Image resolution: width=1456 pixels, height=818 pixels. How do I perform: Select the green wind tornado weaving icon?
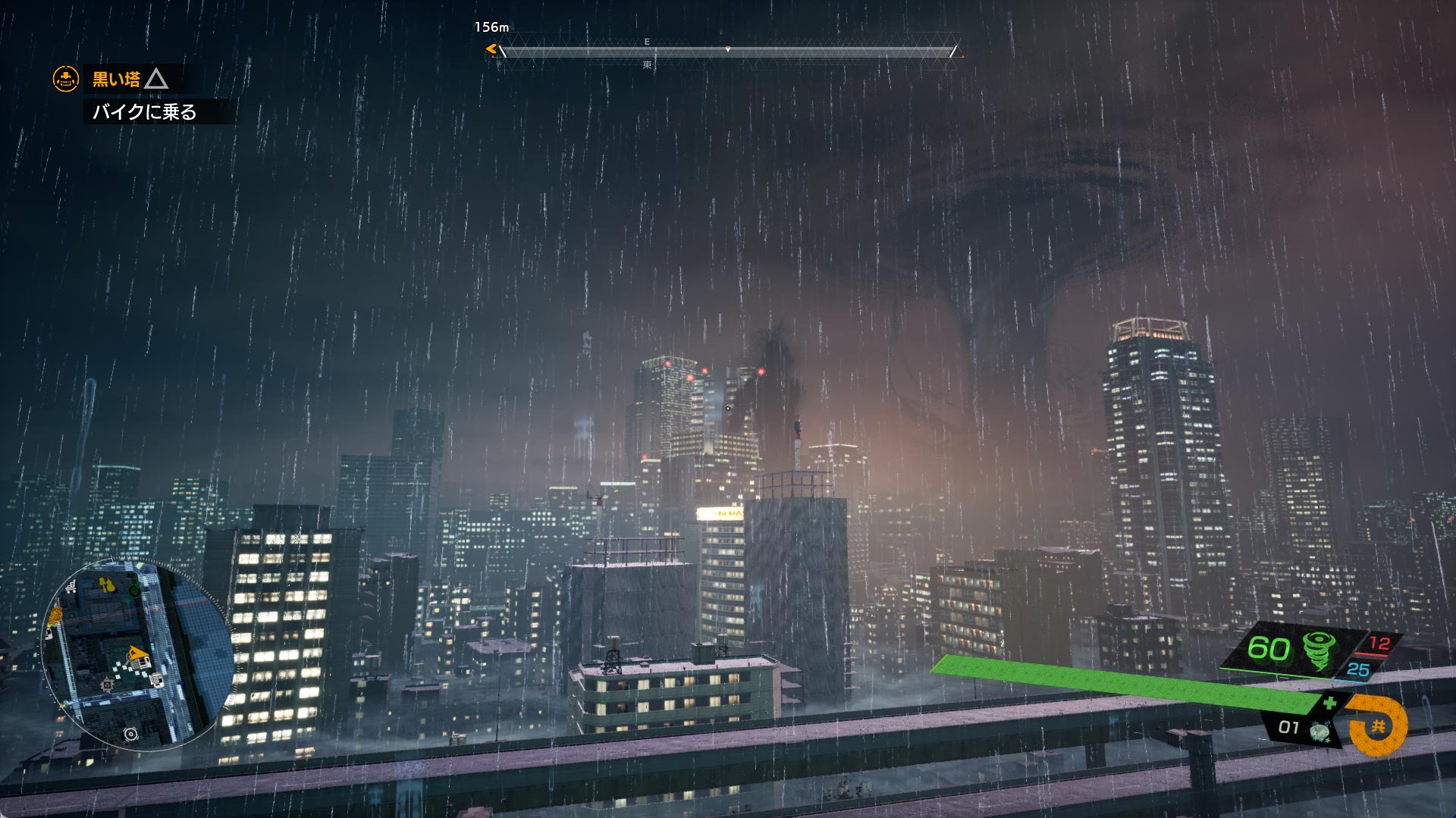click(1319, 650)
